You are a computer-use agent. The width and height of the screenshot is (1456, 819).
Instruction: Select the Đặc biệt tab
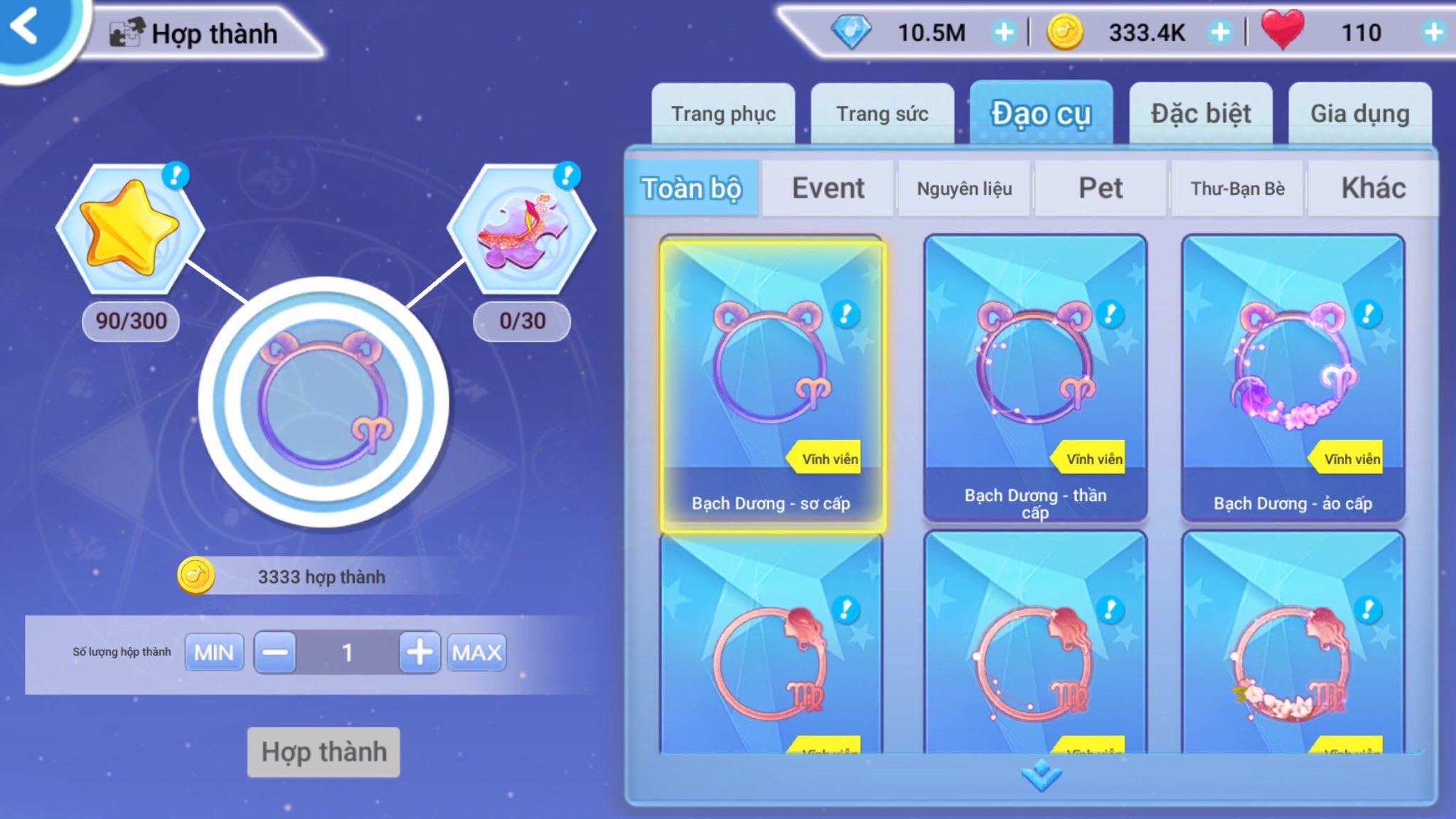pyautogui.click(x=1201, y=114)
